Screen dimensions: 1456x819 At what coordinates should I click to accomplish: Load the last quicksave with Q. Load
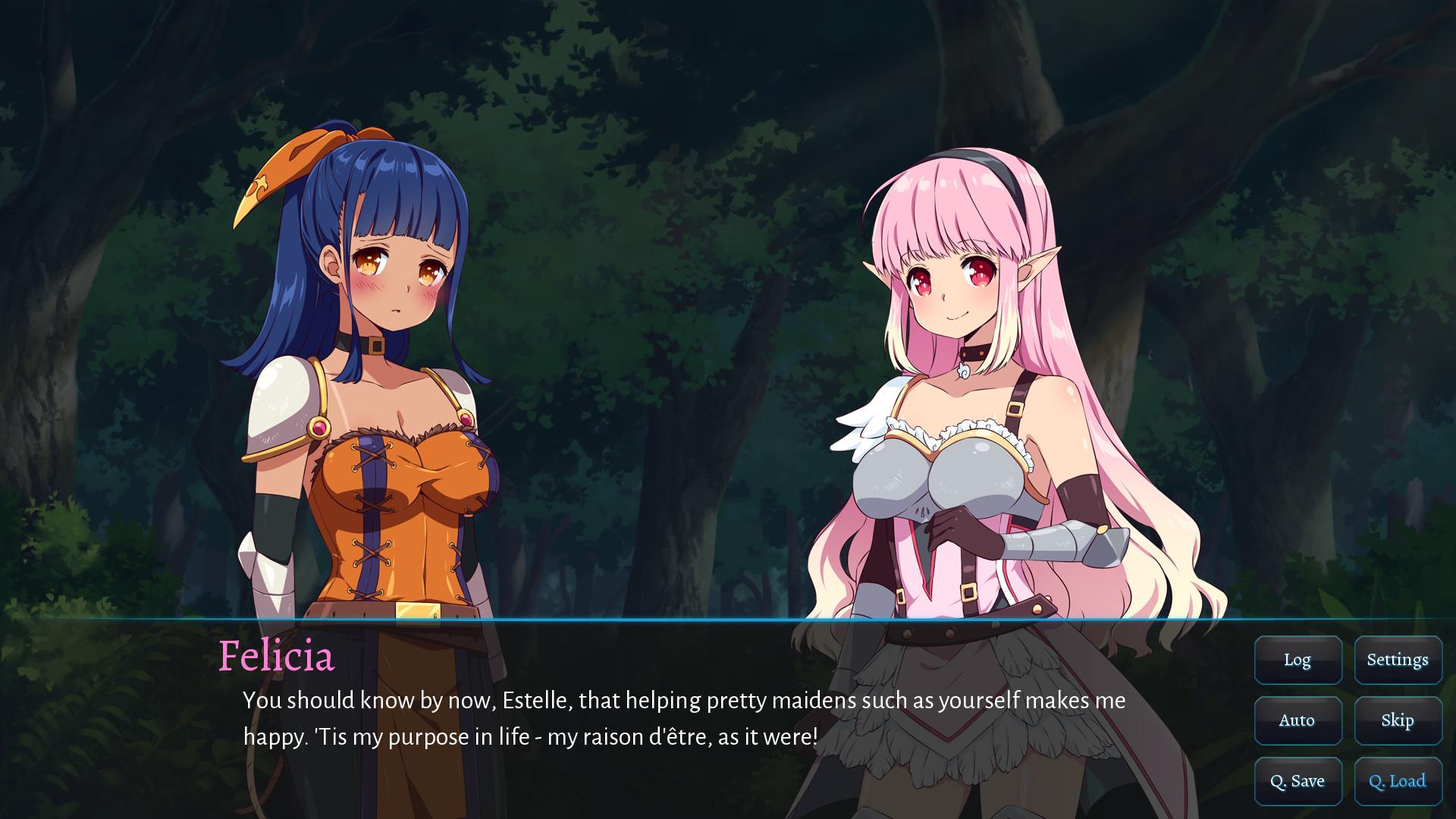tap(1398, 780)
